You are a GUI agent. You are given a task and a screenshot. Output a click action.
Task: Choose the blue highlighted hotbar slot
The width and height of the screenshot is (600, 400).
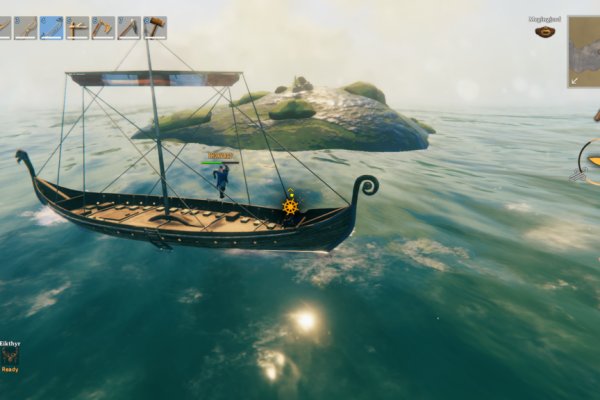click(x=51, y=27)
